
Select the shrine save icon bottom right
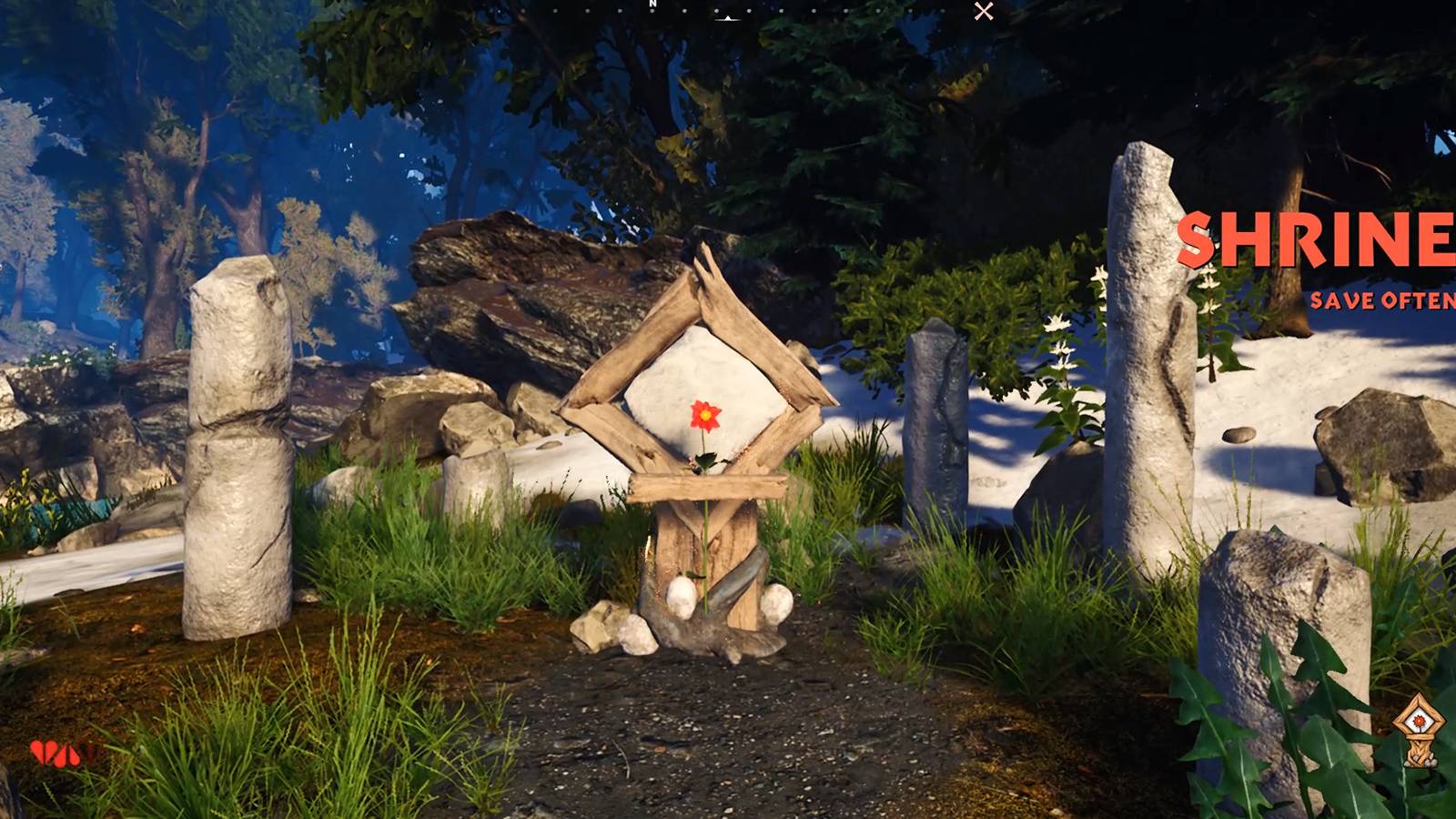coord(1418,733)
